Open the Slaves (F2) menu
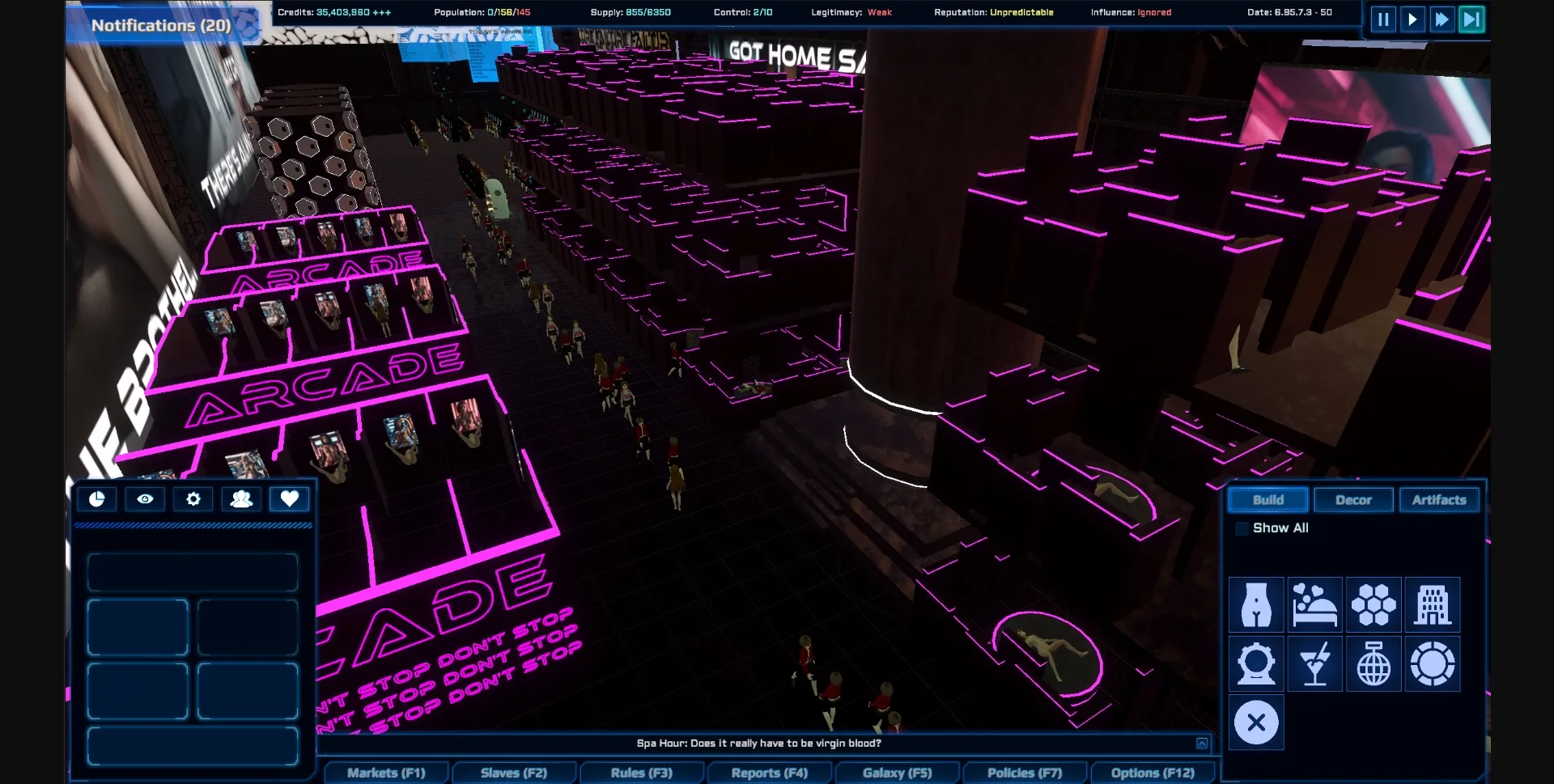 coord(514,773)
